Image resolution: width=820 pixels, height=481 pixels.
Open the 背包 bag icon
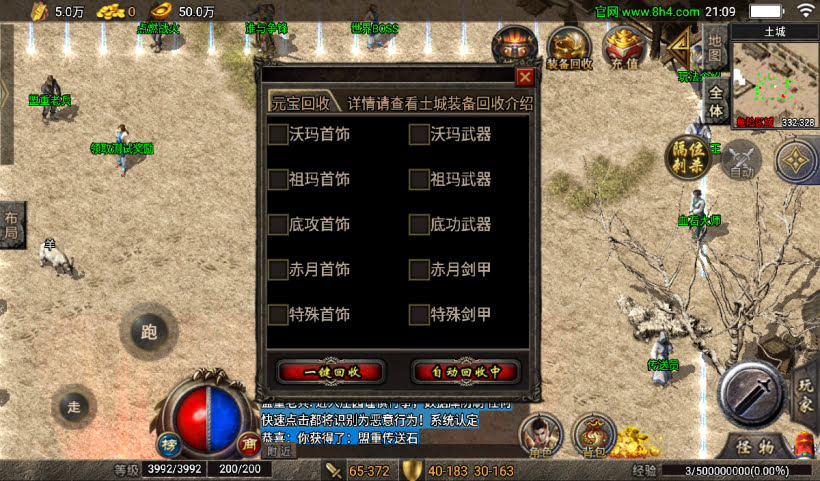(x=594, y=436)
